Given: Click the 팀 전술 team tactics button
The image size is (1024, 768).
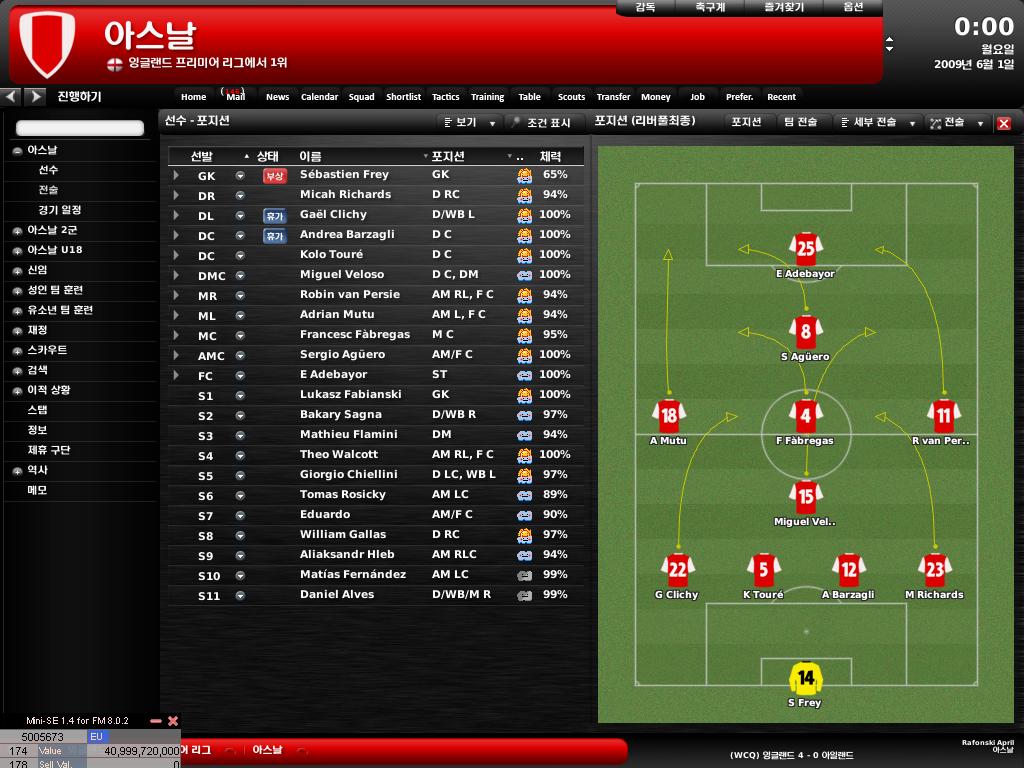Looking at the screenshot, I should click(x=800, y=122).
